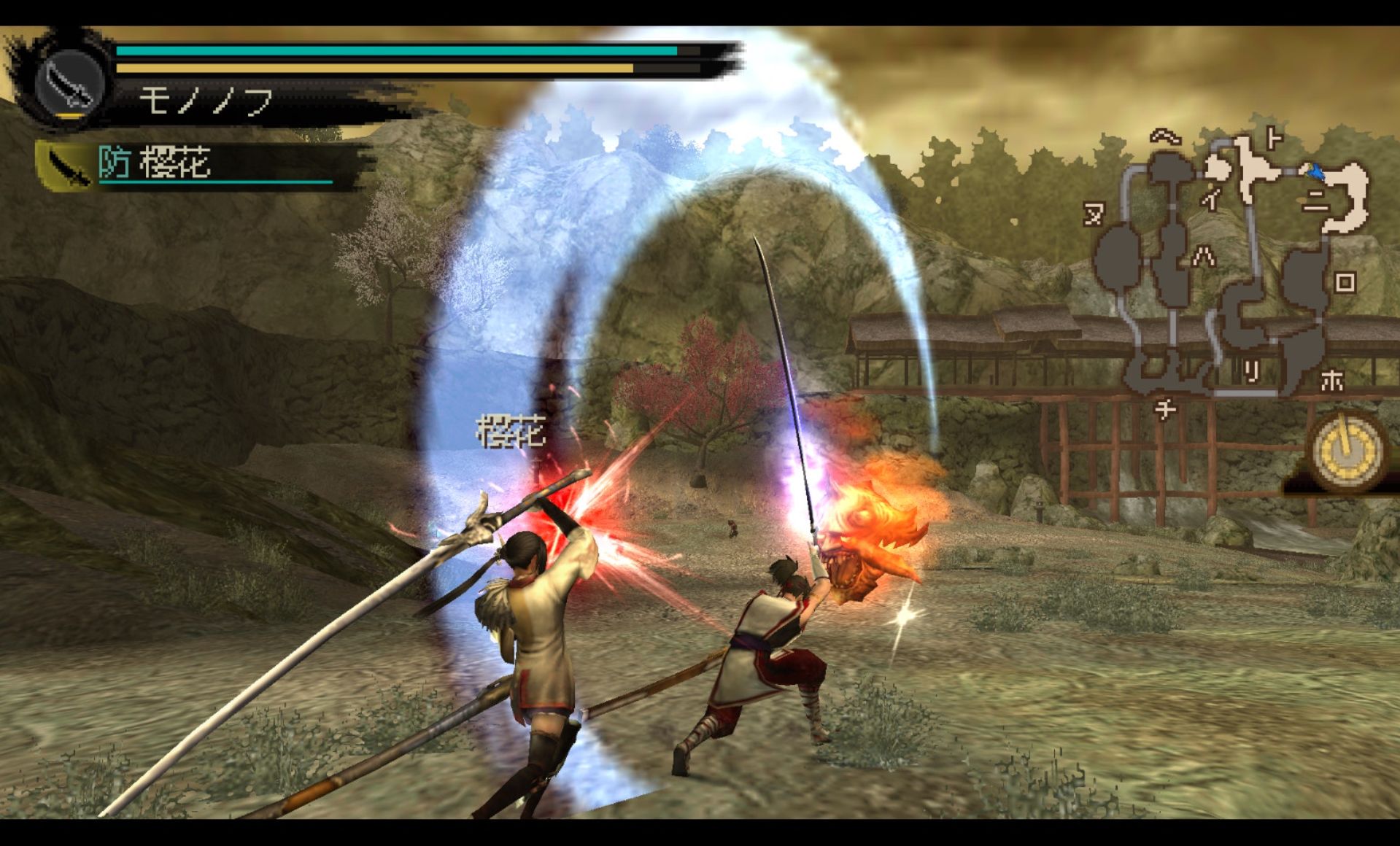Select the 防 櫻花 ally status panel
Viewport: 1400px width, 846px height.
pos(204,164)
